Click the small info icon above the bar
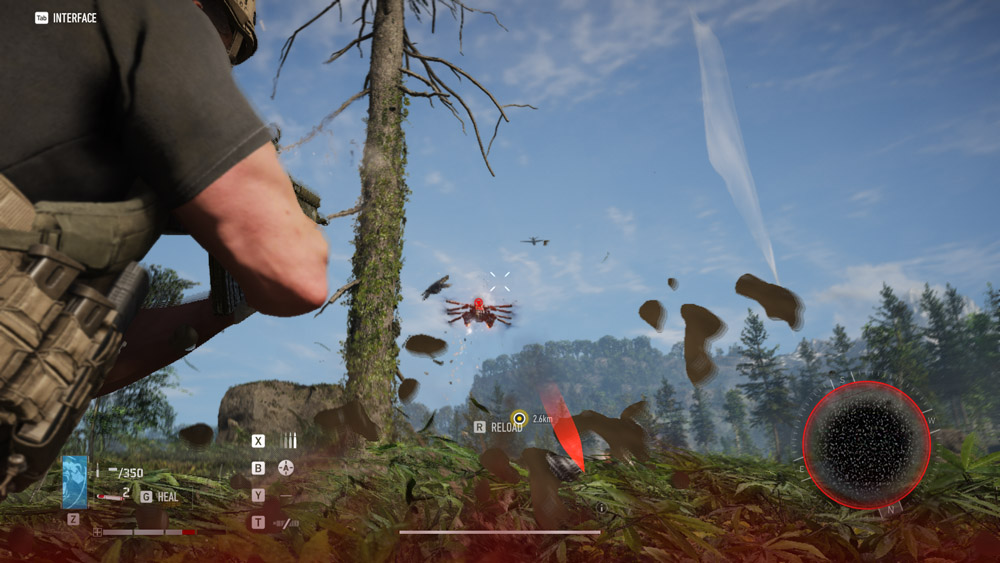 click(601, 508)
